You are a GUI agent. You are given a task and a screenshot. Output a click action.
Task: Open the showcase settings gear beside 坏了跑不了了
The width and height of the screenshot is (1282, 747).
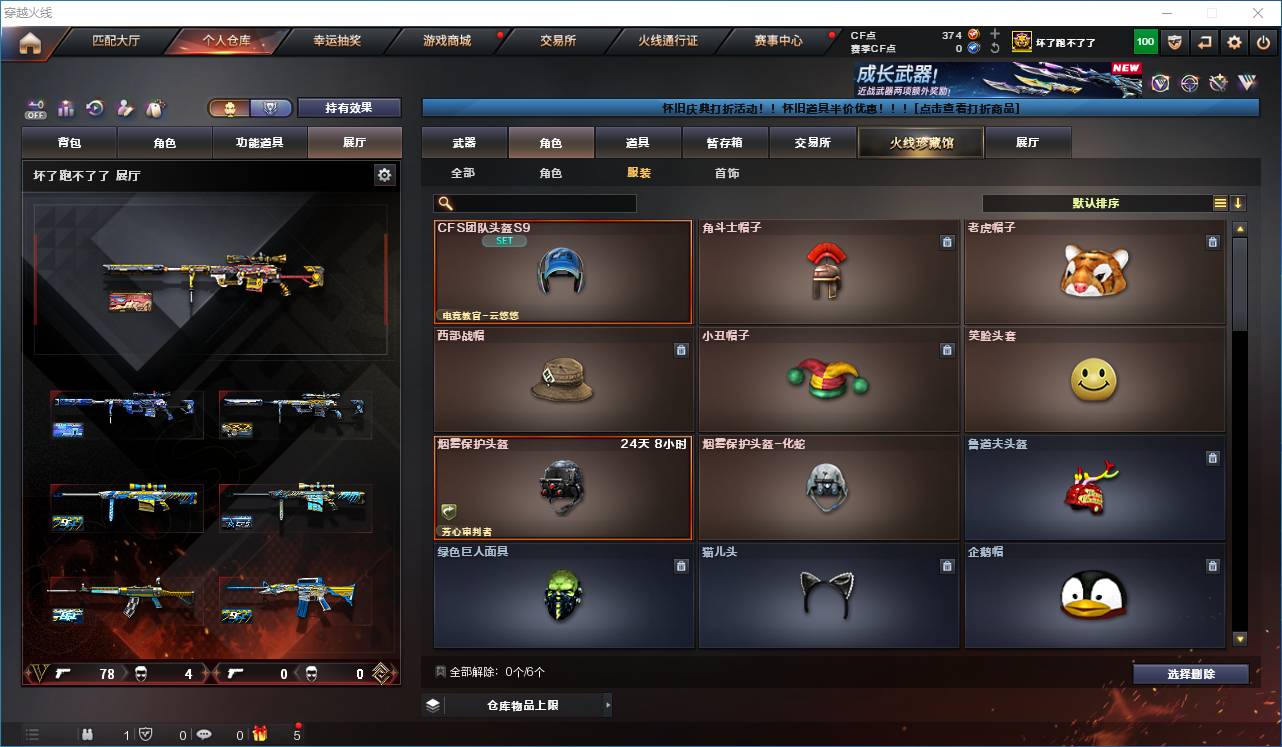pyautogui.click(x=385, y=175)
